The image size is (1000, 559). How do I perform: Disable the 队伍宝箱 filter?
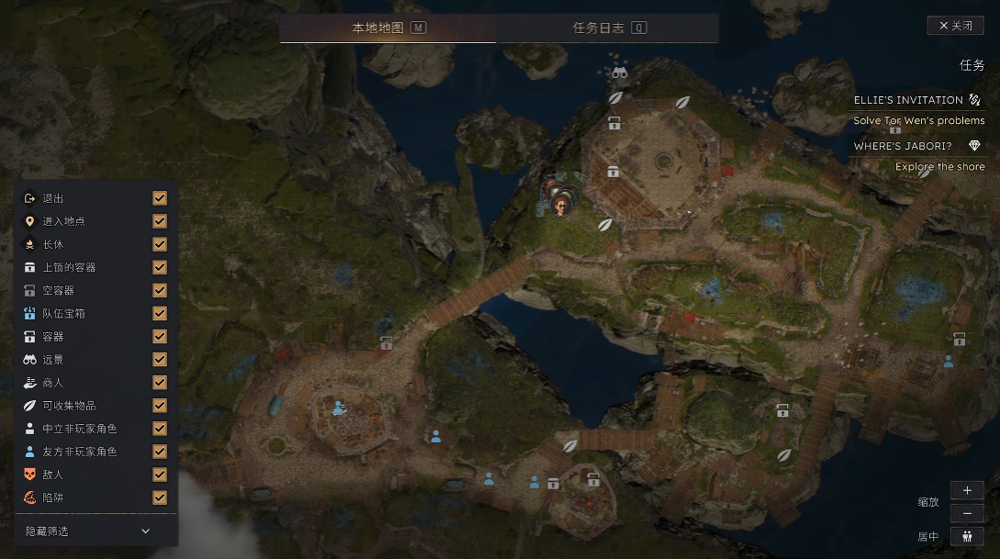coord(160,313)
